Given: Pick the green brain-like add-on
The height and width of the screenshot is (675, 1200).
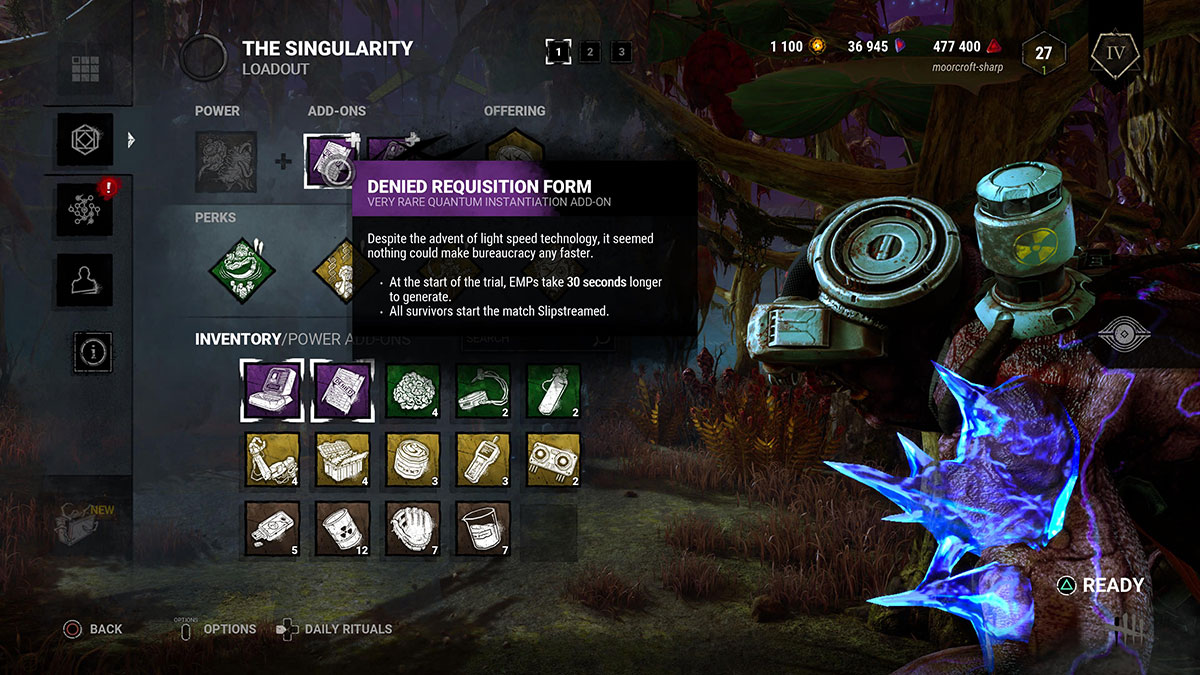Looking at the screenshot, I should click(413, 392).
